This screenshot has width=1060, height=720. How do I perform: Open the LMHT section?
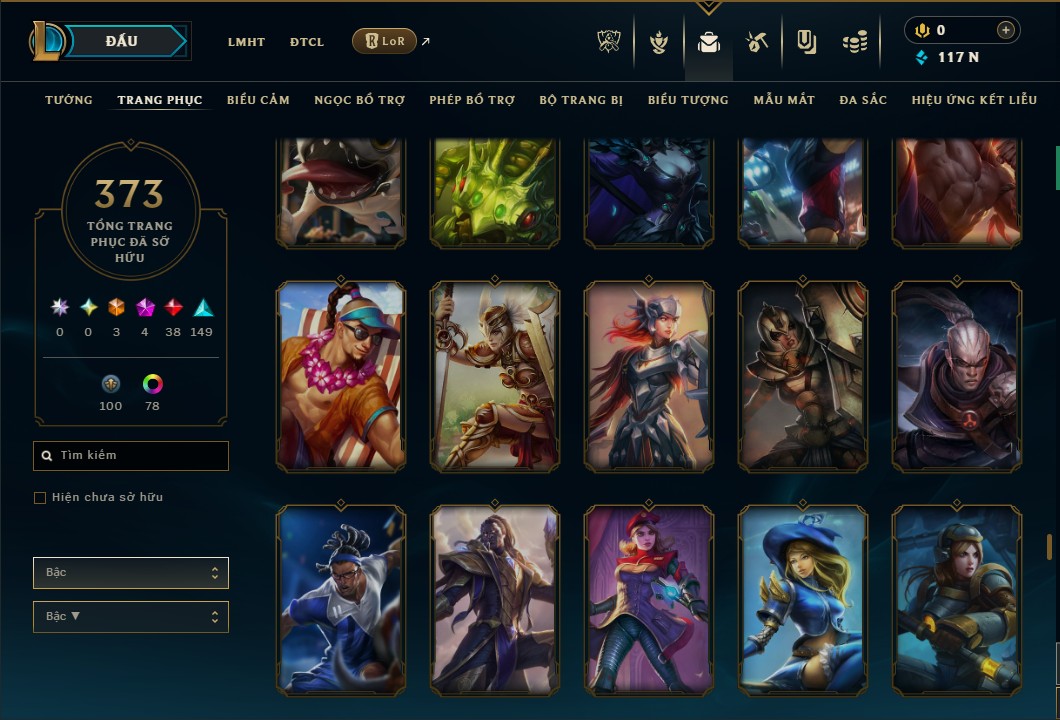pyautogui.click(x=246, y=42)
